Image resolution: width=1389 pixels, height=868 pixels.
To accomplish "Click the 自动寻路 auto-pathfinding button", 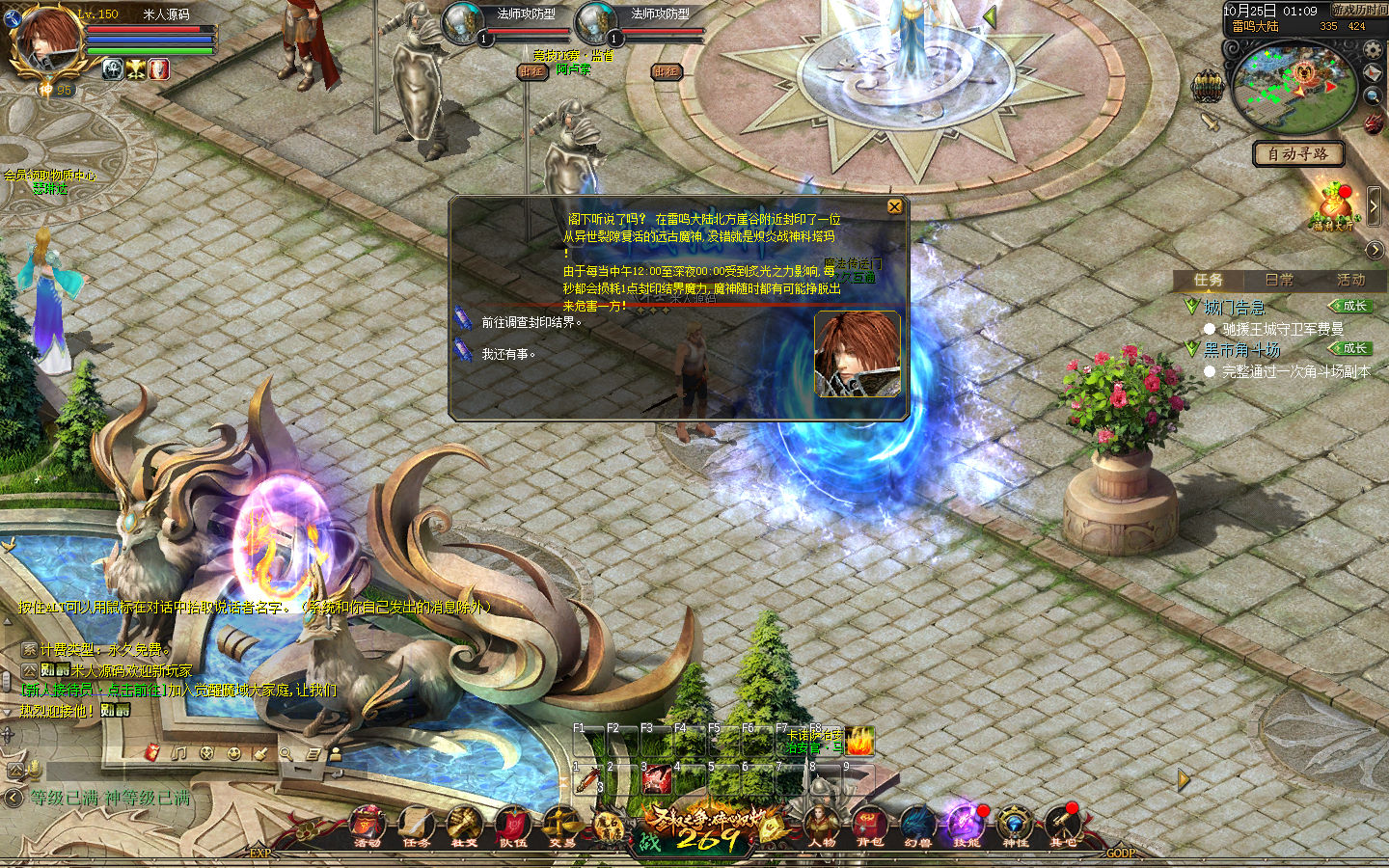I will (1297, 153).
